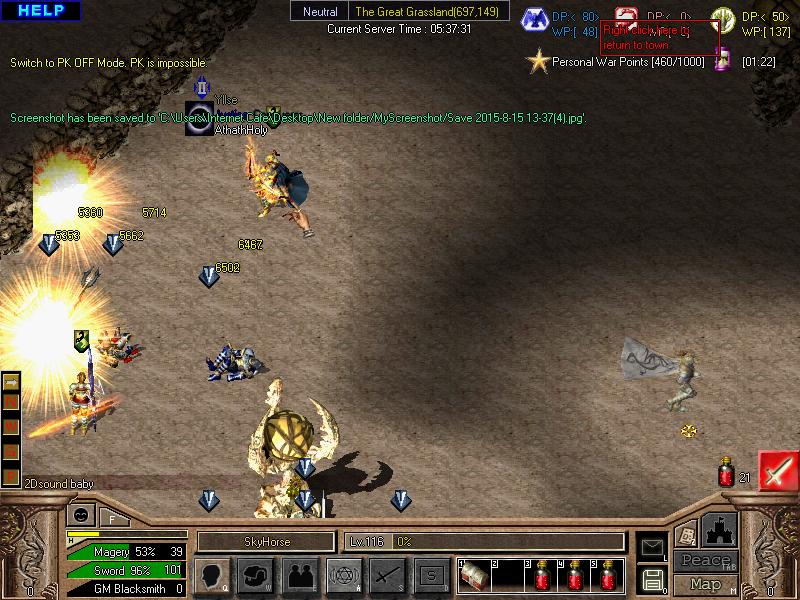
Task: Open the castle icon panel
Action: [719, 528]
